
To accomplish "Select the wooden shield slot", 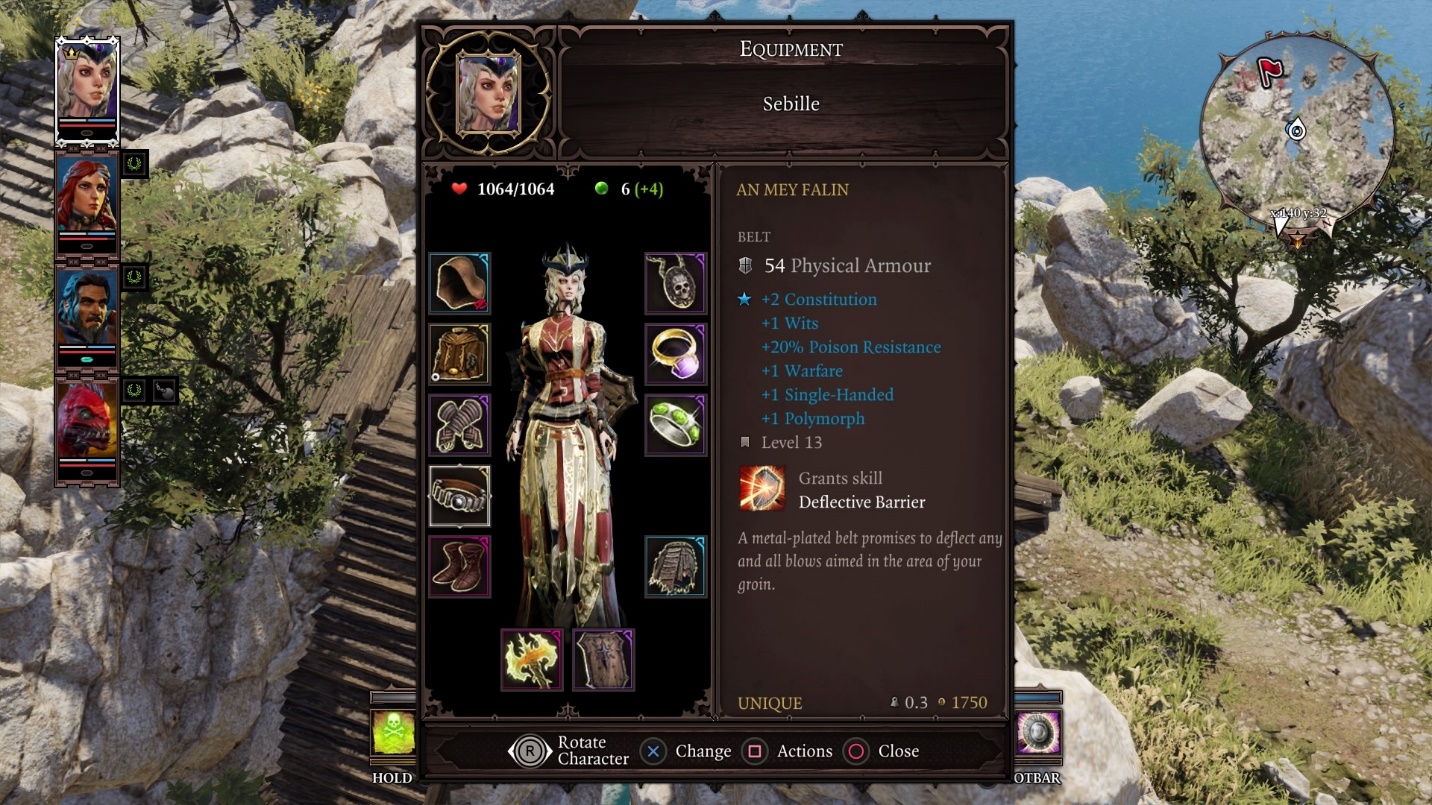I will click(604, 660).
